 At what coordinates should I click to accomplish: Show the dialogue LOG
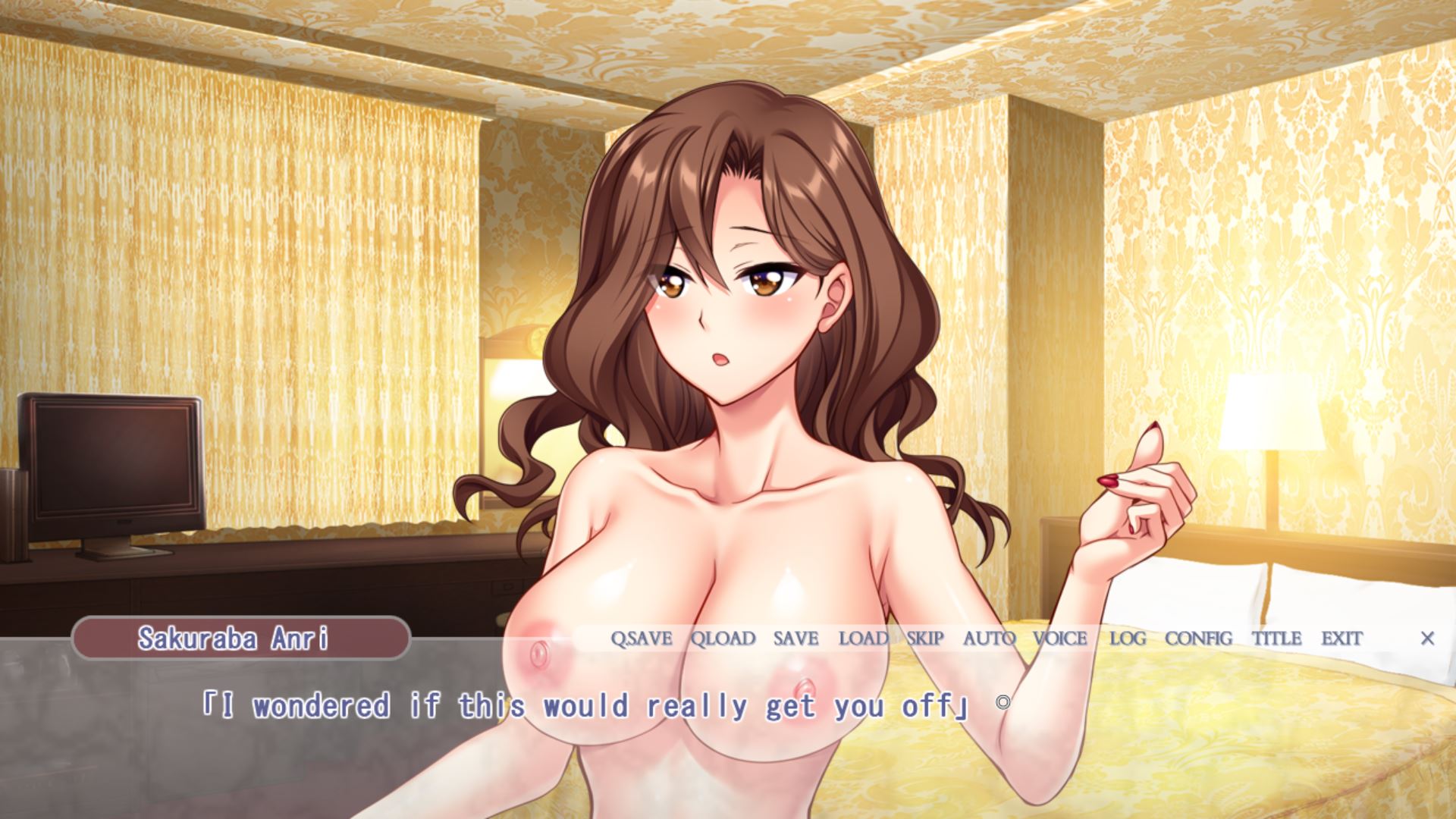(x=1128, y=639)
